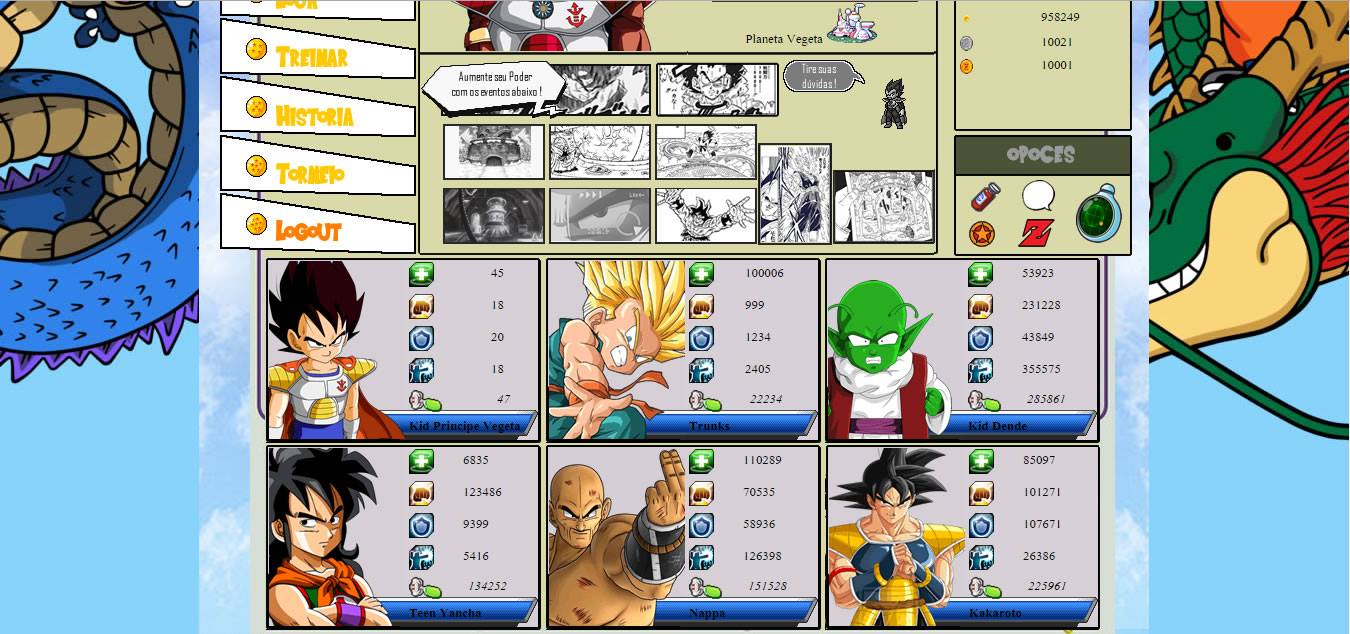Viewport: 1350px width, 634px height.
Task: Open the green Dragon Radar icon
Action: (1098, 215)
